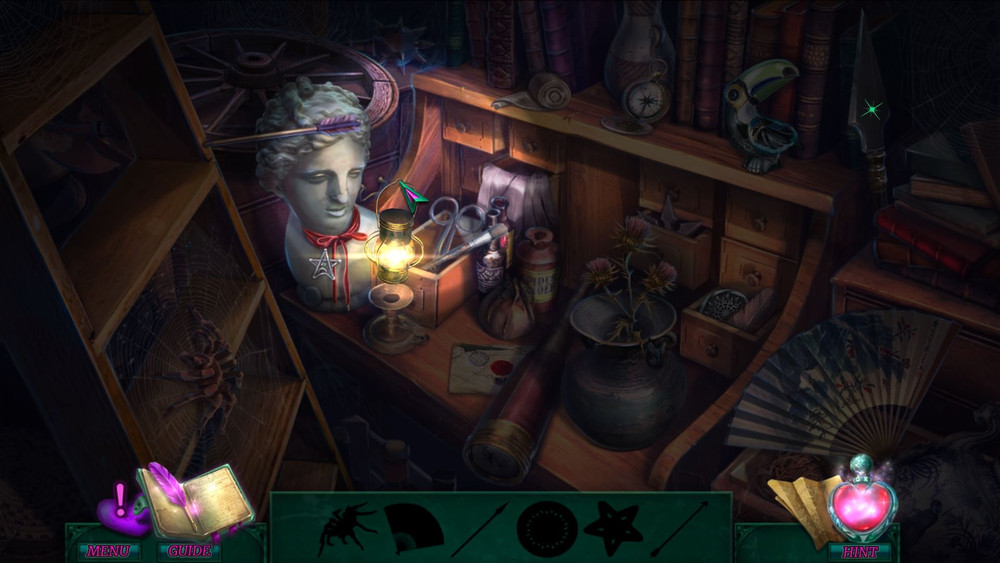This screenshot has height=563, width=1000.
Task: Choose the round disc silhouette
Action: coord(546,529)
